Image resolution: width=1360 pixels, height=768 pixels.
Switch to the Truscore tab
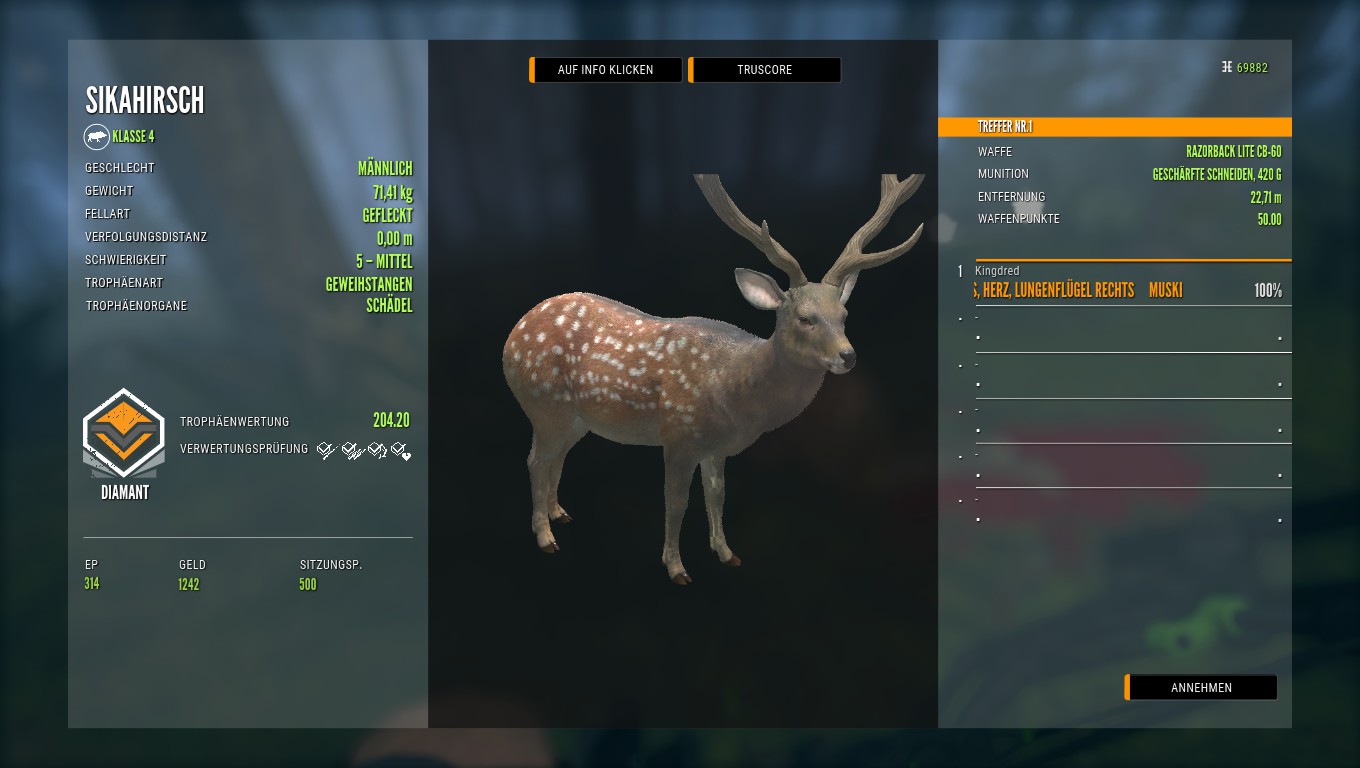(x=764, y=70)
